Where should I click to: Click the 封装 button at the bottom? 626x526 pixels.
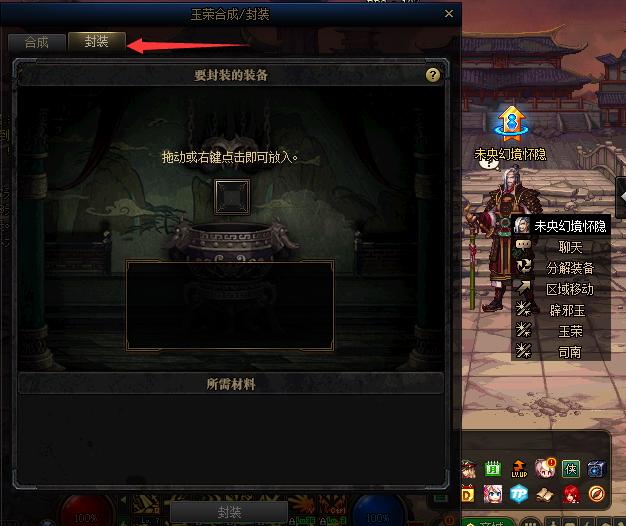point(228,511)
